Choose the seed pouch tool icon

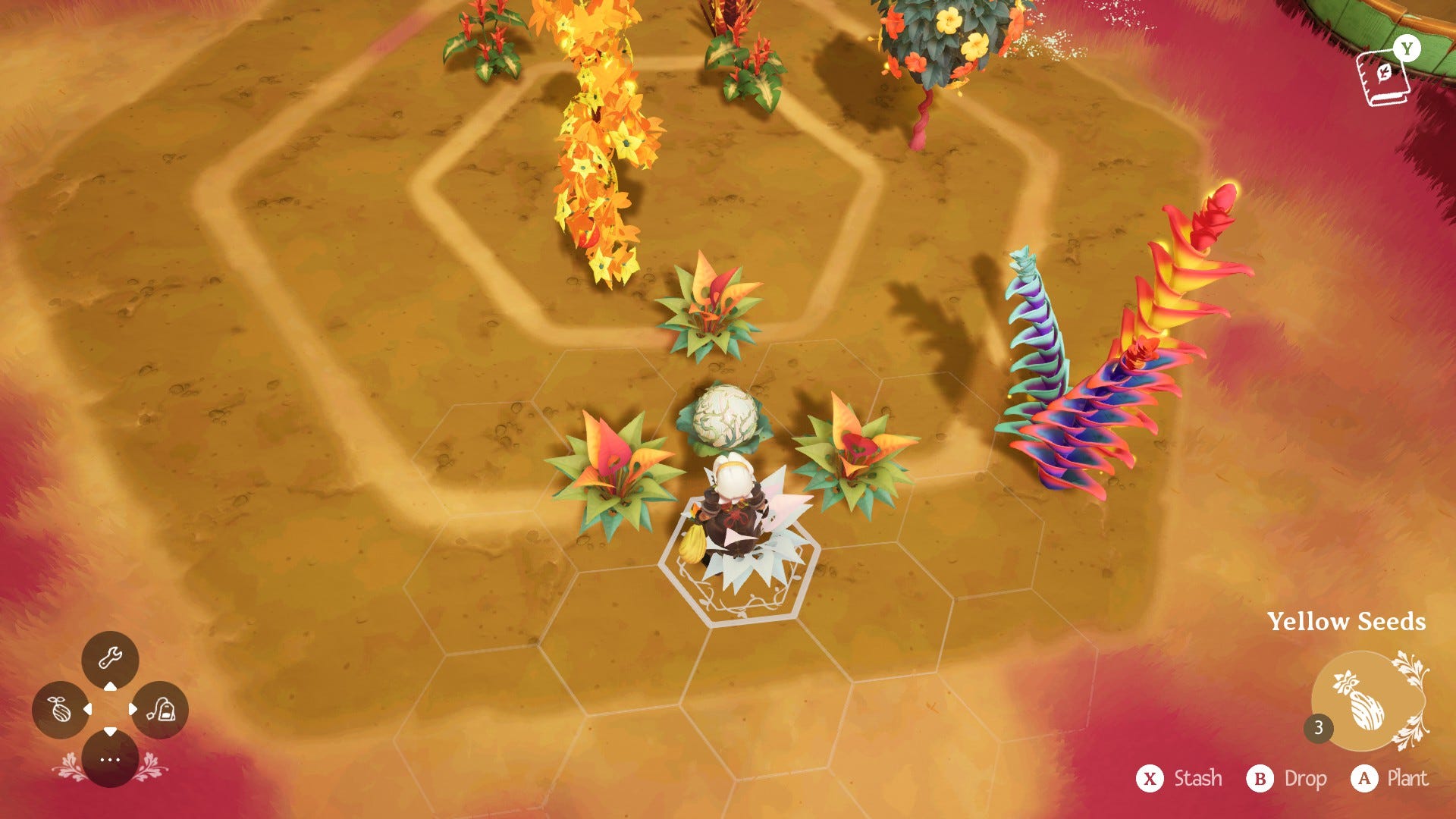click(60, 710)
